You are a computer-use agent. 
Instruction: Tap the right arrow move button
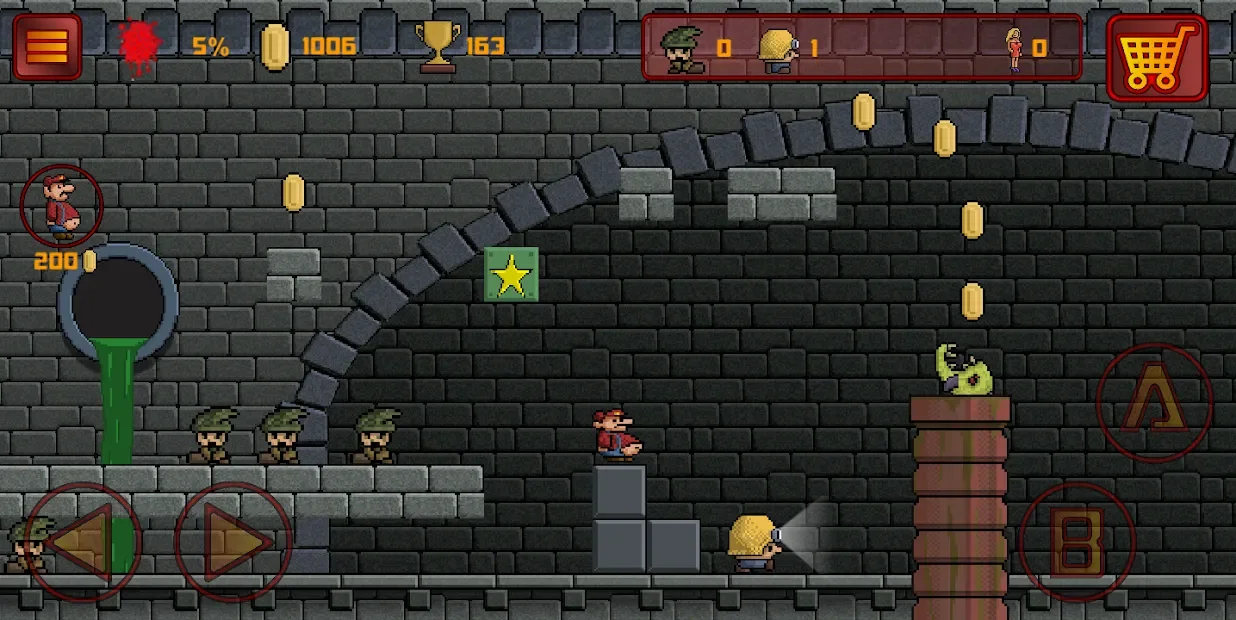click(x=233, y=541)
